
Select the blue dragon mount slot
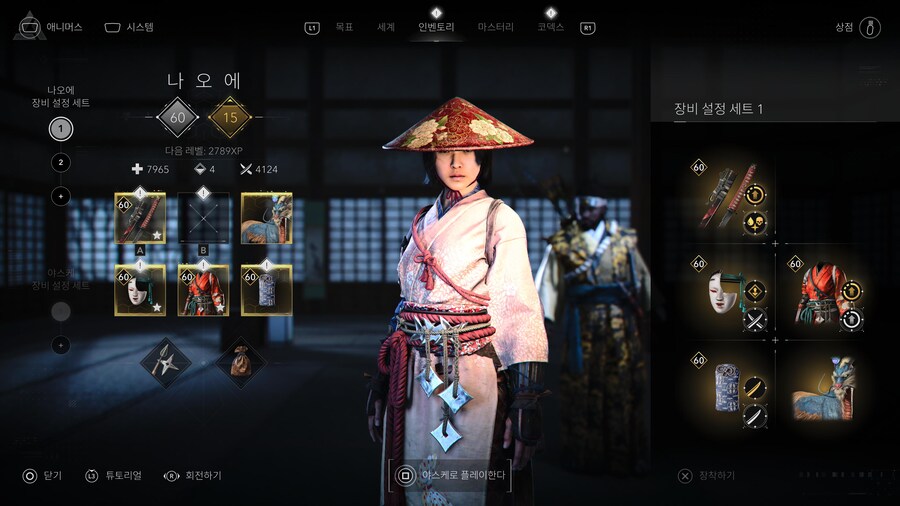pos(267,218)
